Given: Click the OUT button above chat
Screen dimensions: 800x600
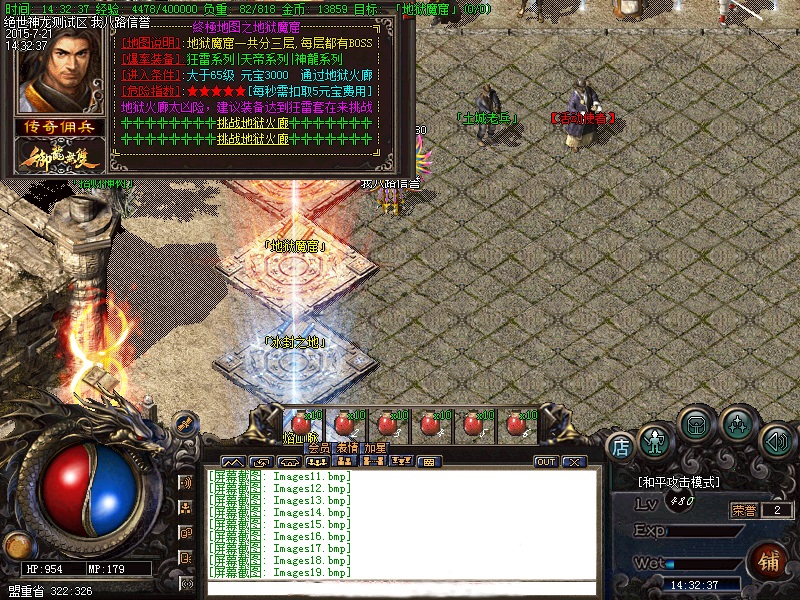Looking at the screenshot, I should pyautogui.click(x=546, y=462).
